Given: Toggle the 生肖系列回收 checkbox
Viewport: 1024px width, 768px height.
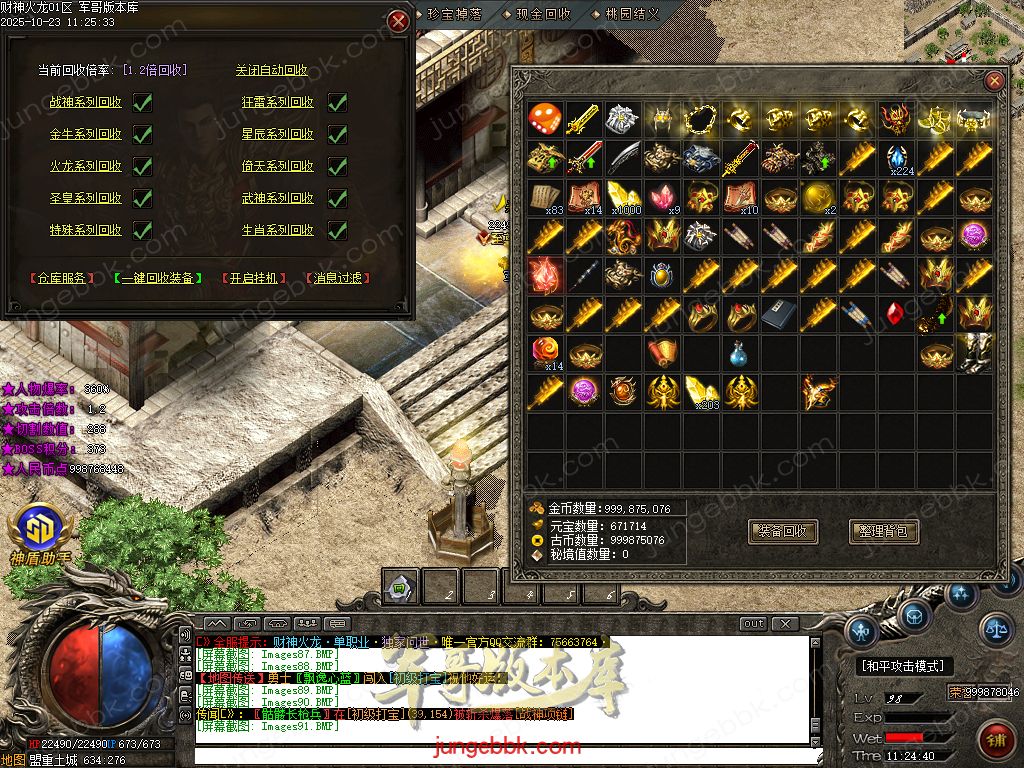Looking at the screenshot, I should pyautogui.click(x=337, y=230).
